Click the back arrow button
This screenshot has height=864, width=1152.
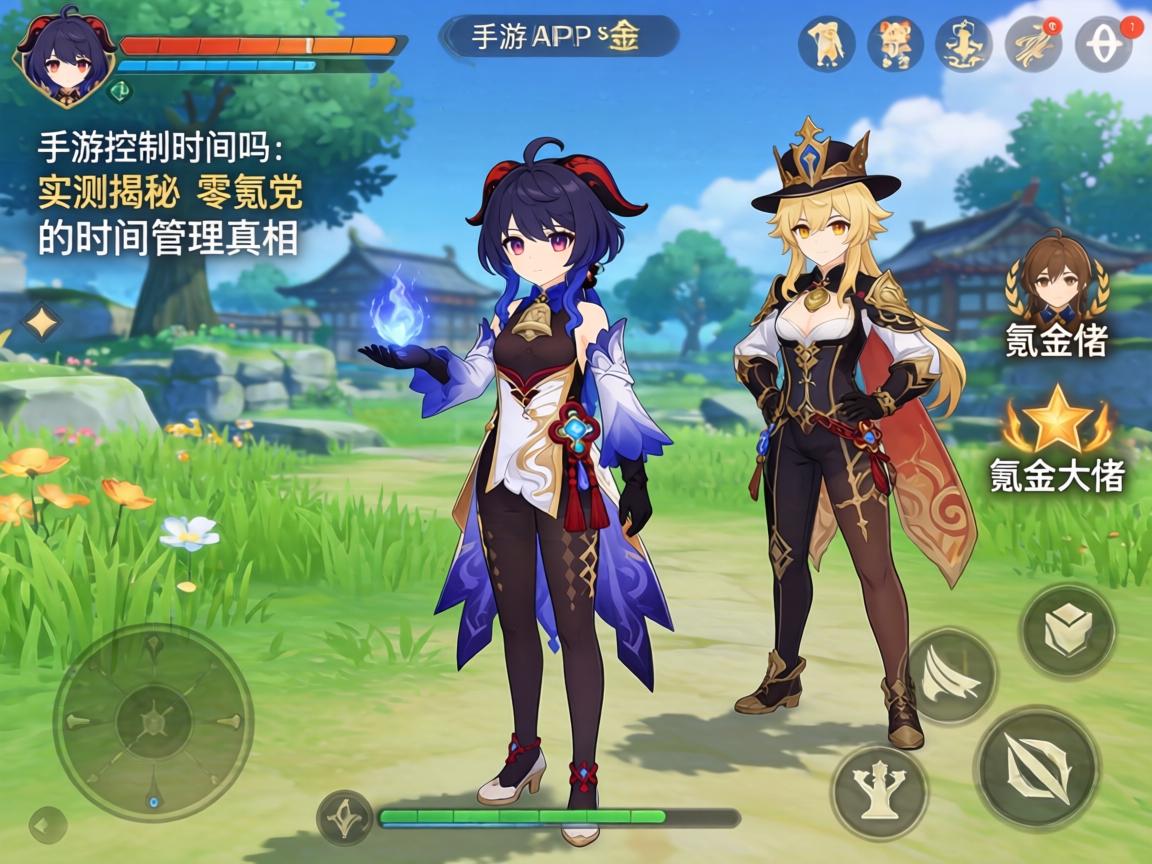click(44, 824)
